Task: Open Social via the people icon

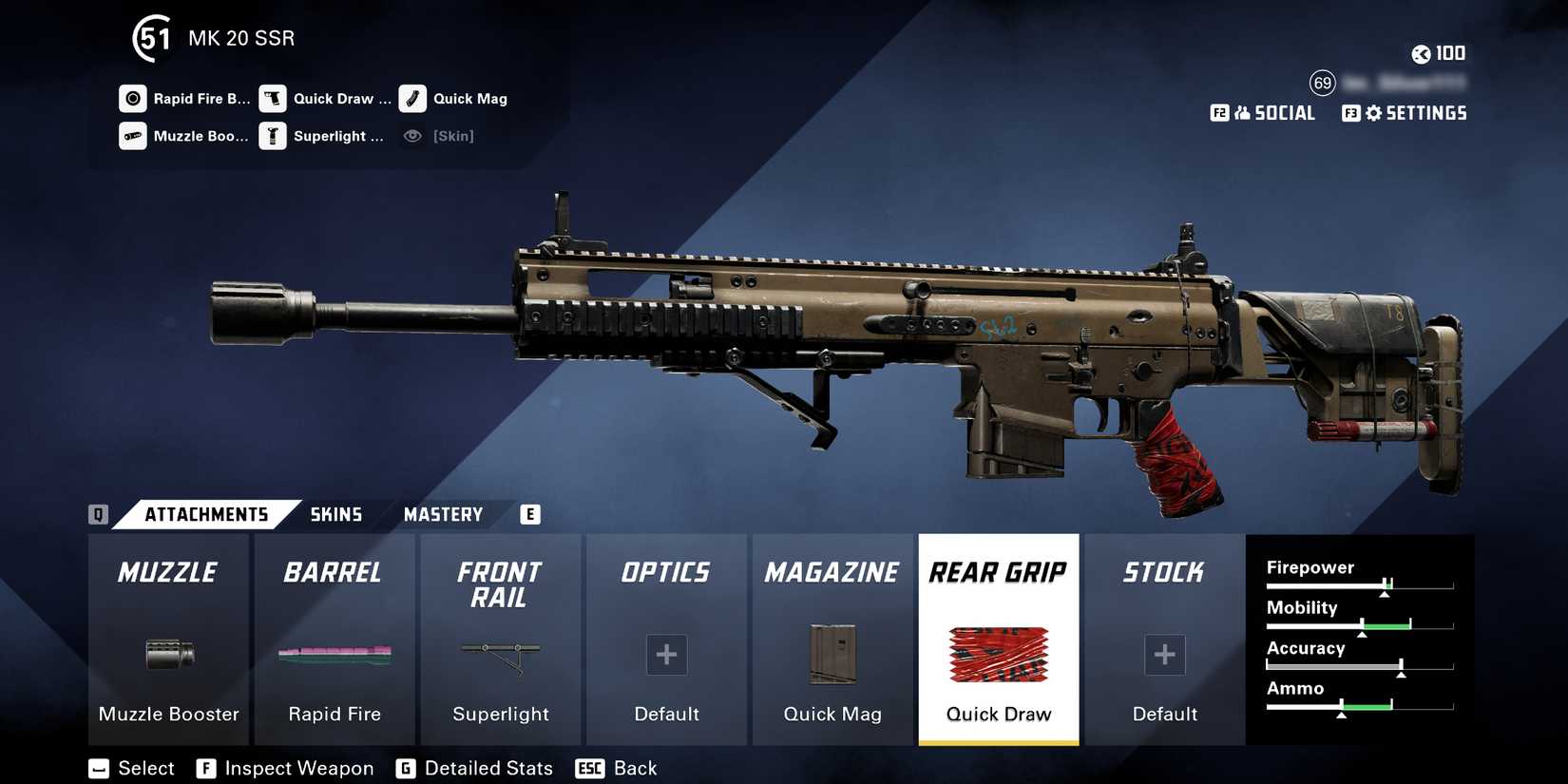Action: (x=1242, y=112)
